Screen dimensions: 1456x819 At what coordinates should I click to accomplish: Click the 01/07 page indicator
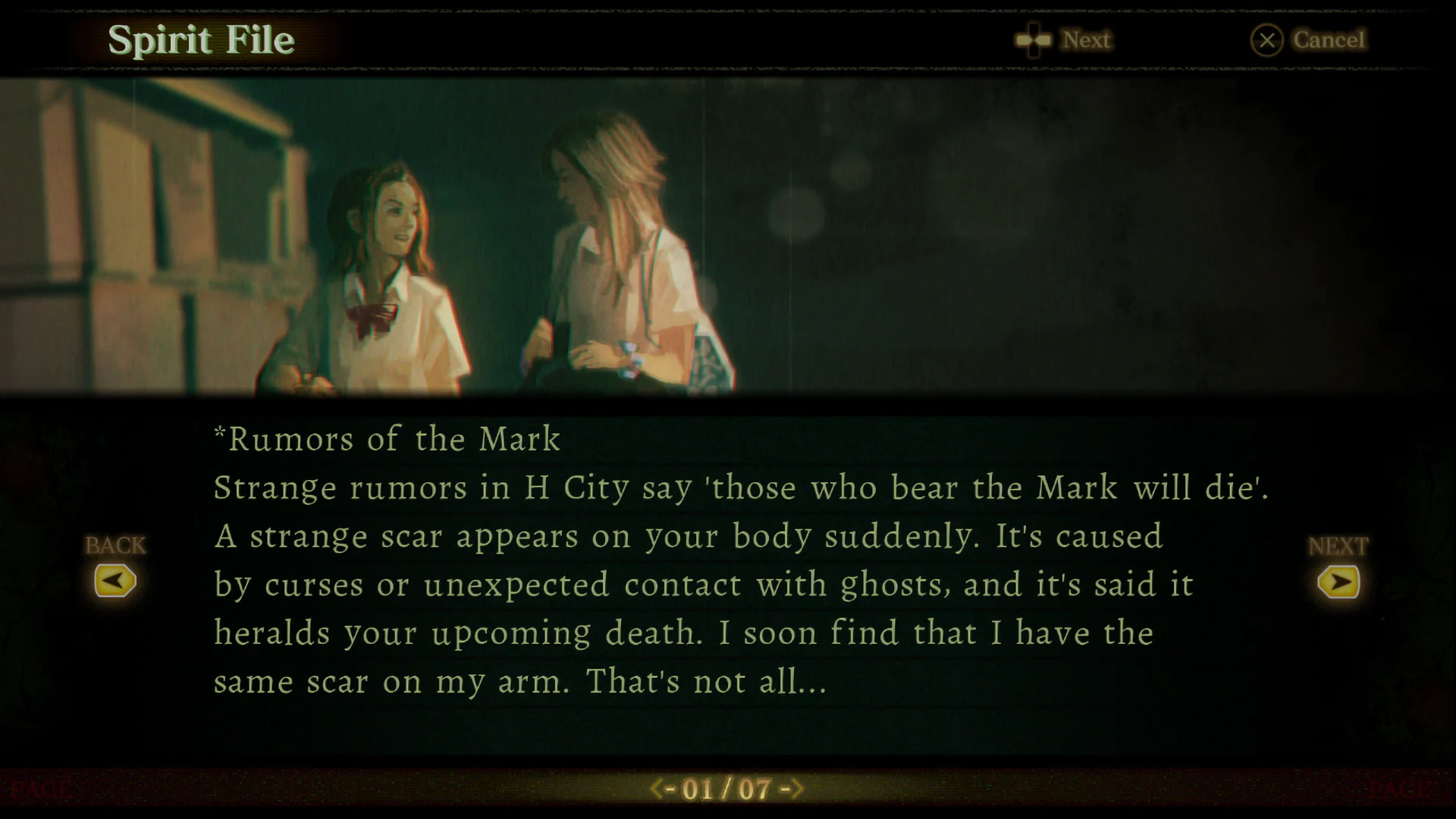728,788
